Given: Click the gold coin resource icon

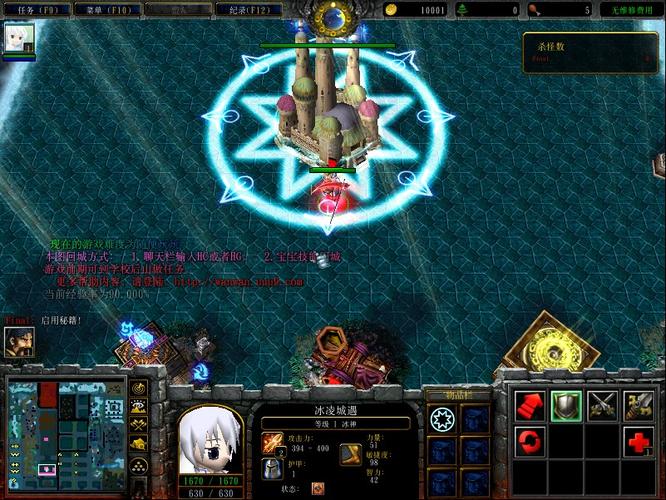Looking at the screenshot, I should 392,10.
